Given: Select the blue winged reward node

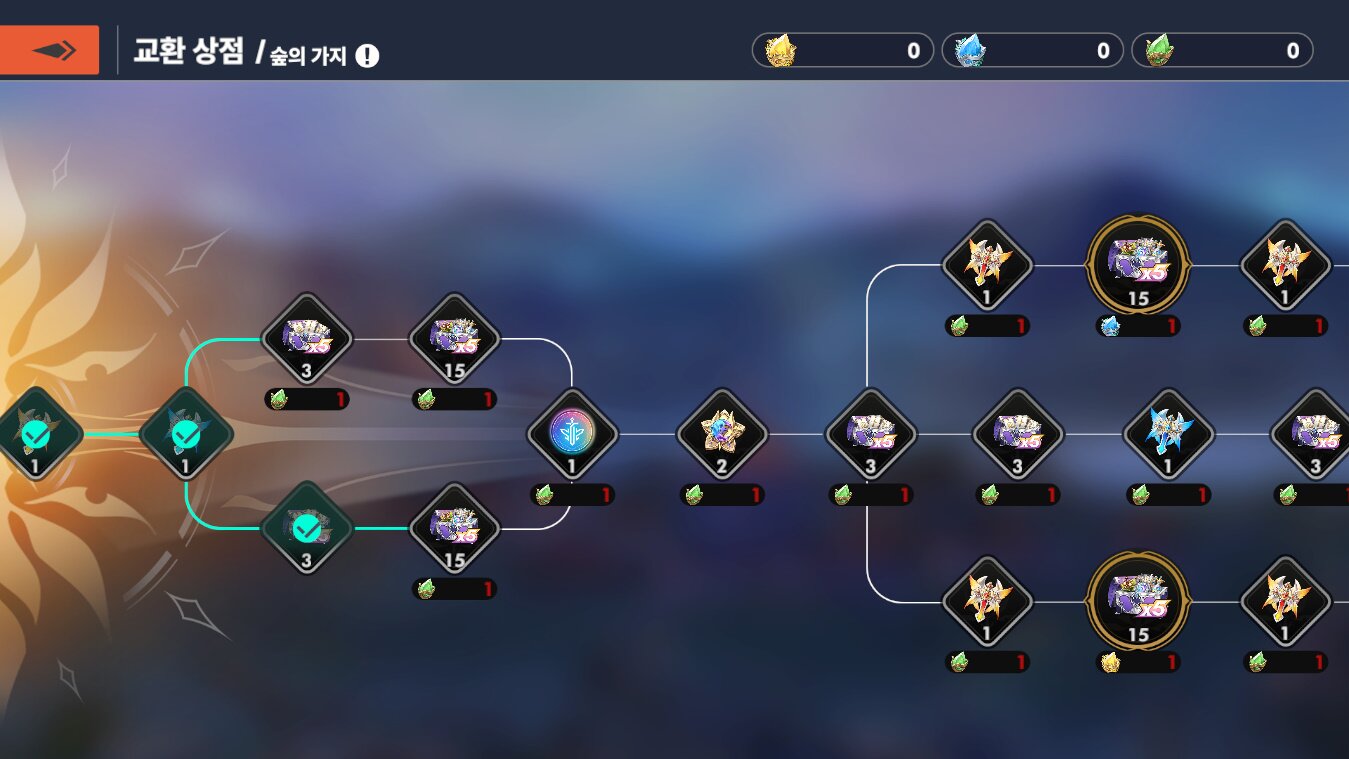Looking at the screenshot, I should [1167, 435].
